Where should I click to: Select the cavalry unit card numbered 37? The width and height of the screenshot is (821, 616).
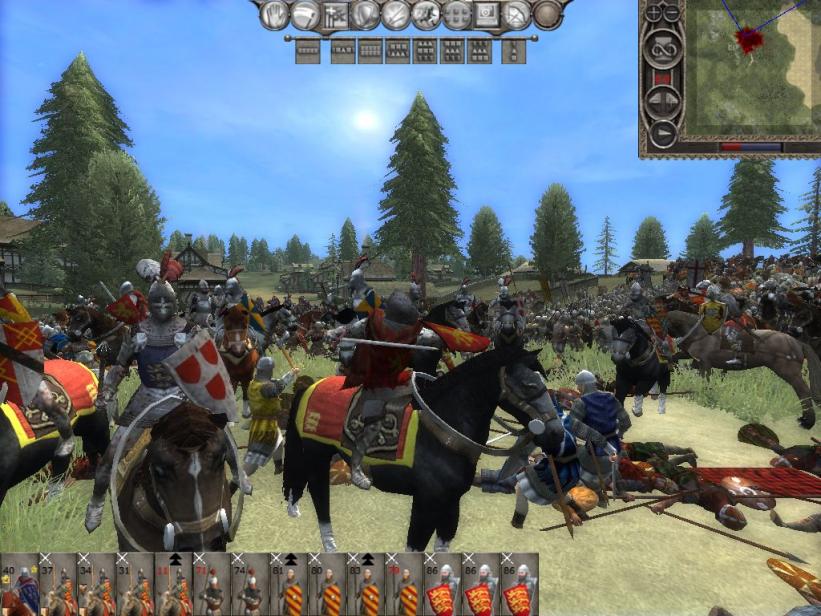pos(58,585)
